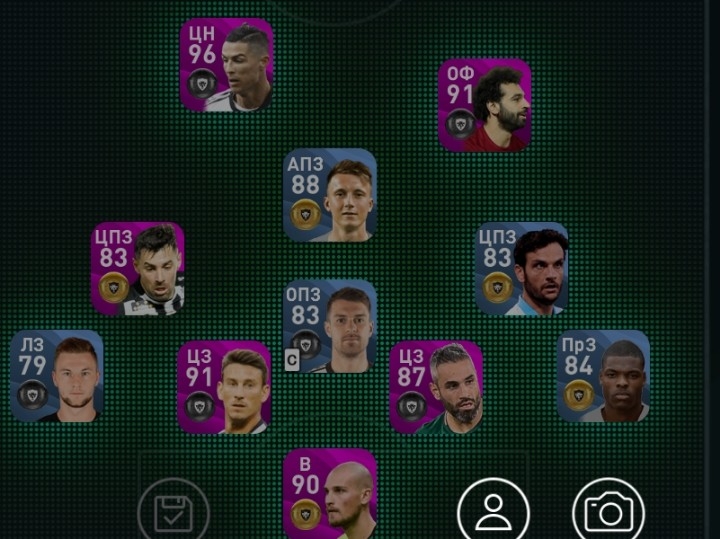Open the player profile silhouette button

[x=493, y=512]
